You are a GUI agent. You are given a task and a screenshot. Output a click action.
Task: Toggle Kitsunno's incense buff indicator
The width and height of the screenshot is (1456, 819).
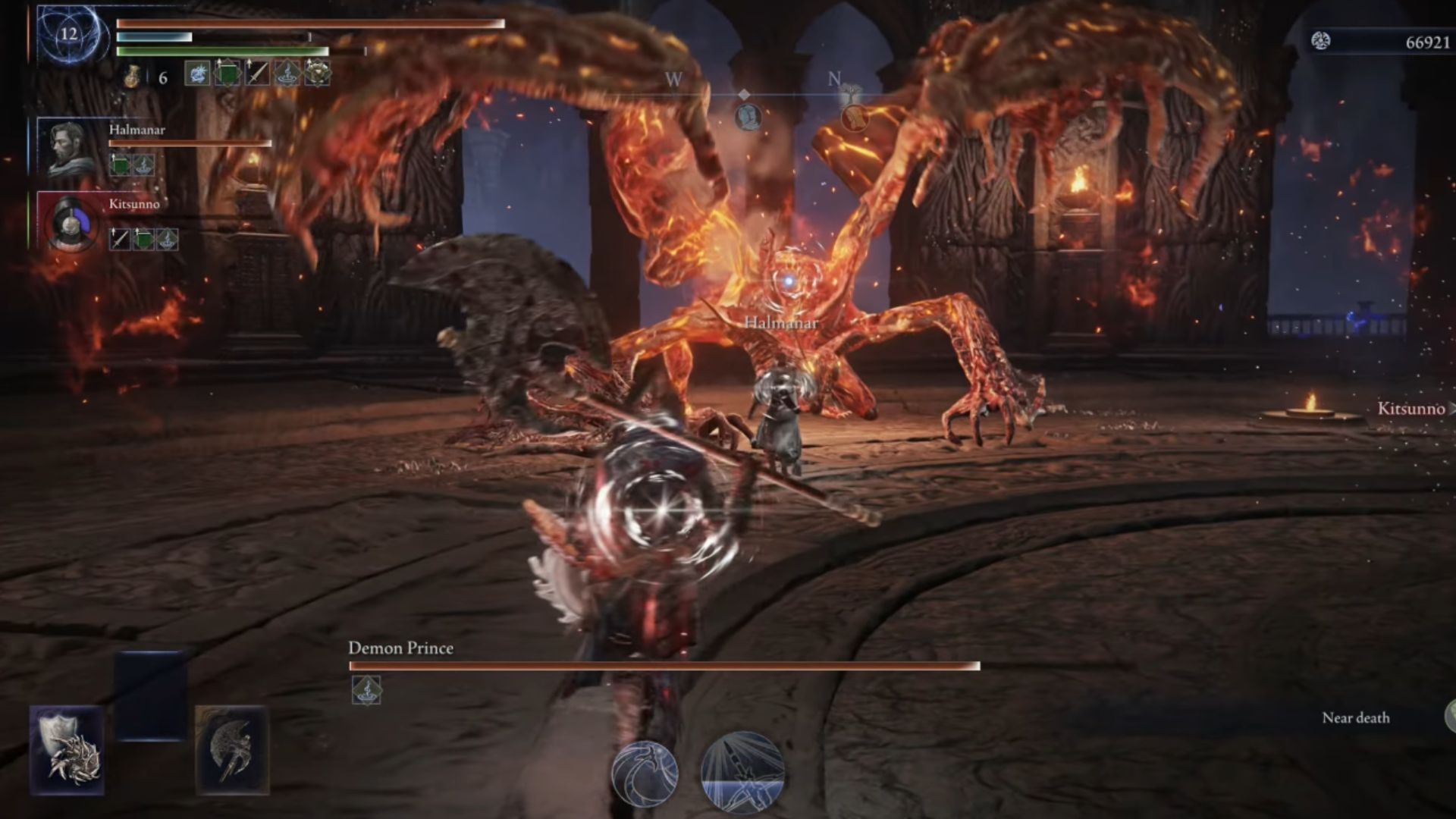[x=167, y=240]
